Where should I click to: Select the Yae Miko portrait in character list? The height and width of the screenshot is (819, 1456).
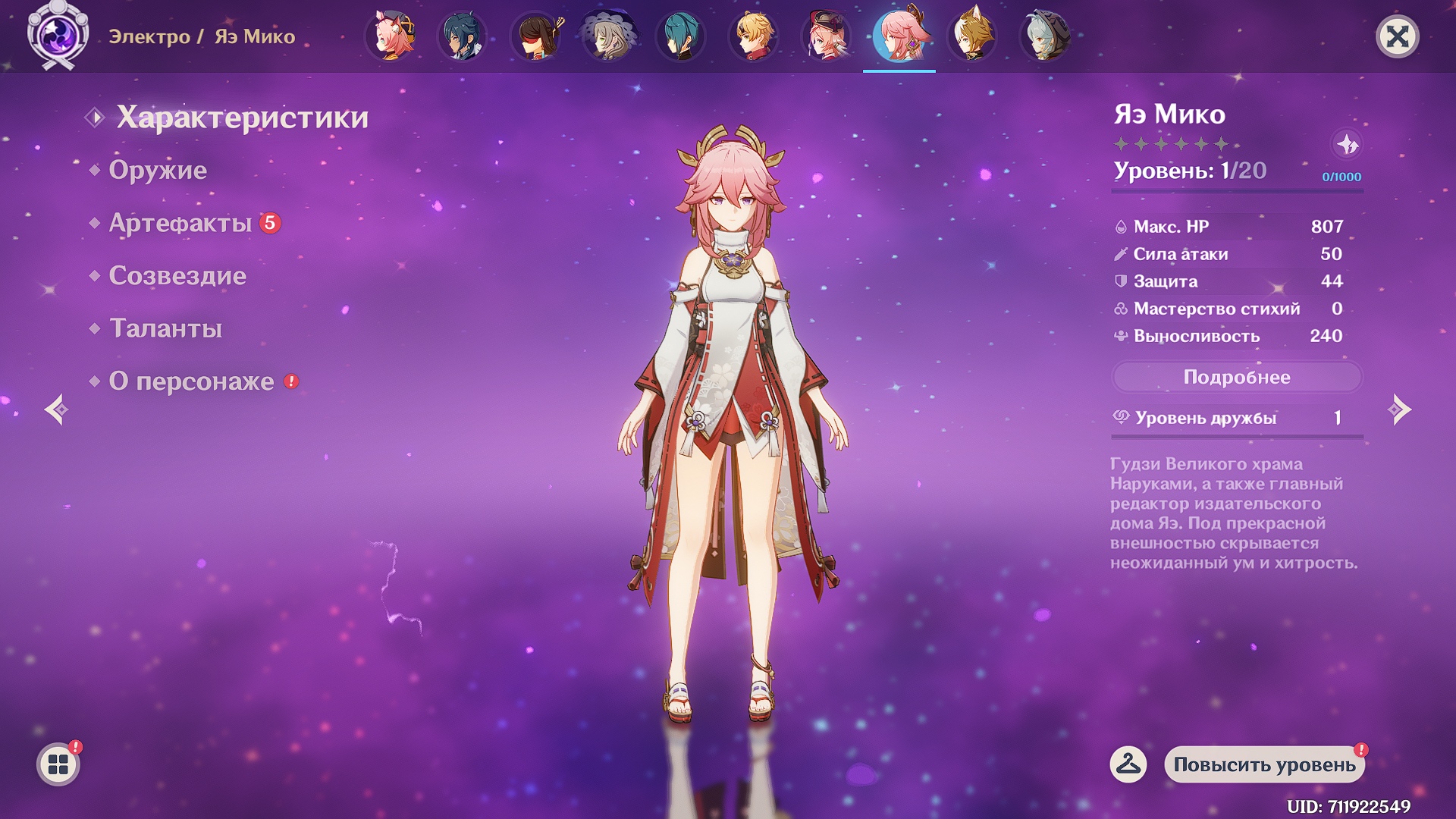[x=901, y=34]
